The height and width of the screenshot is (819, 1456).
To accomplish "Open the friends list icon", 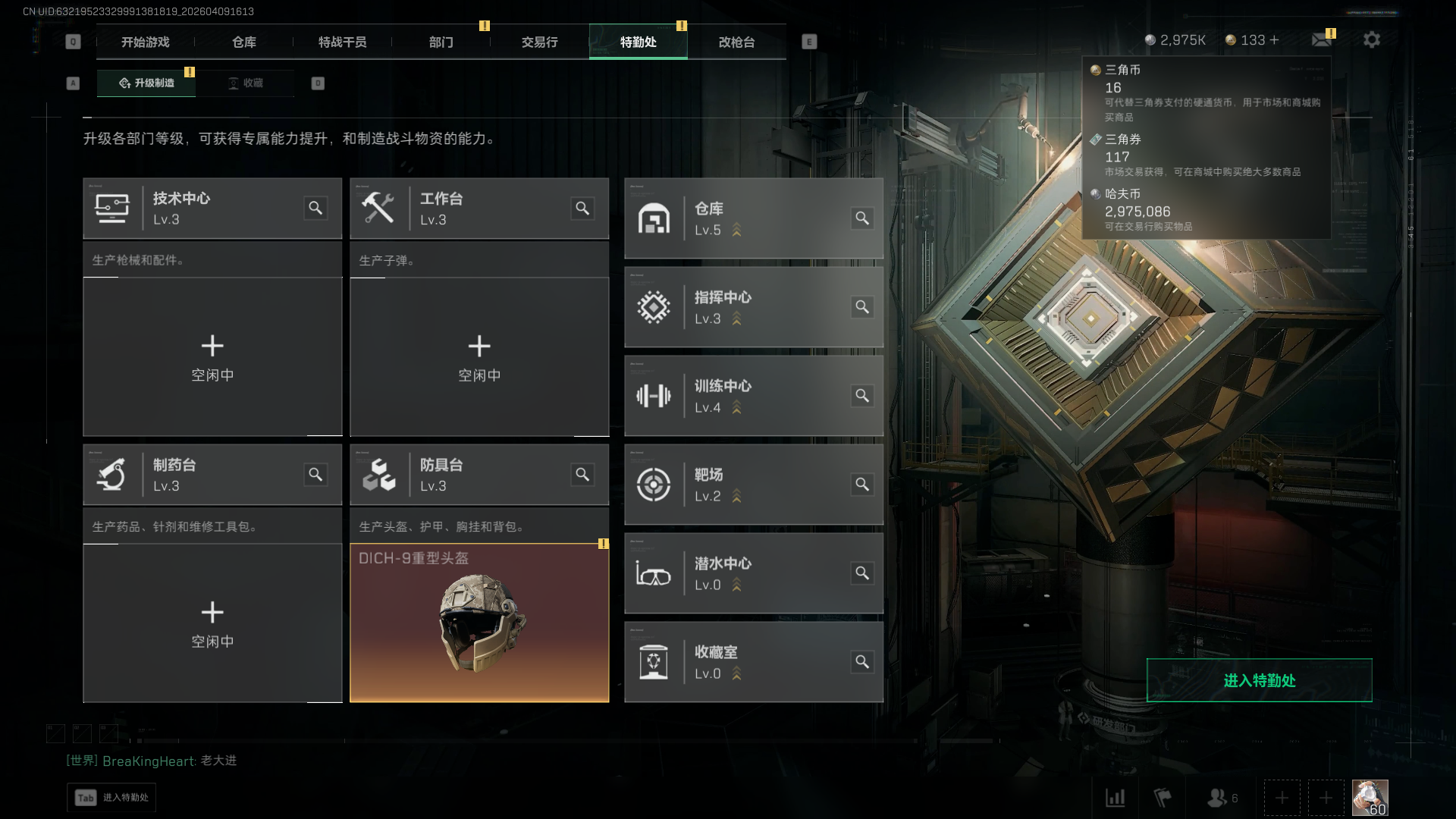I will (1218, 798).
